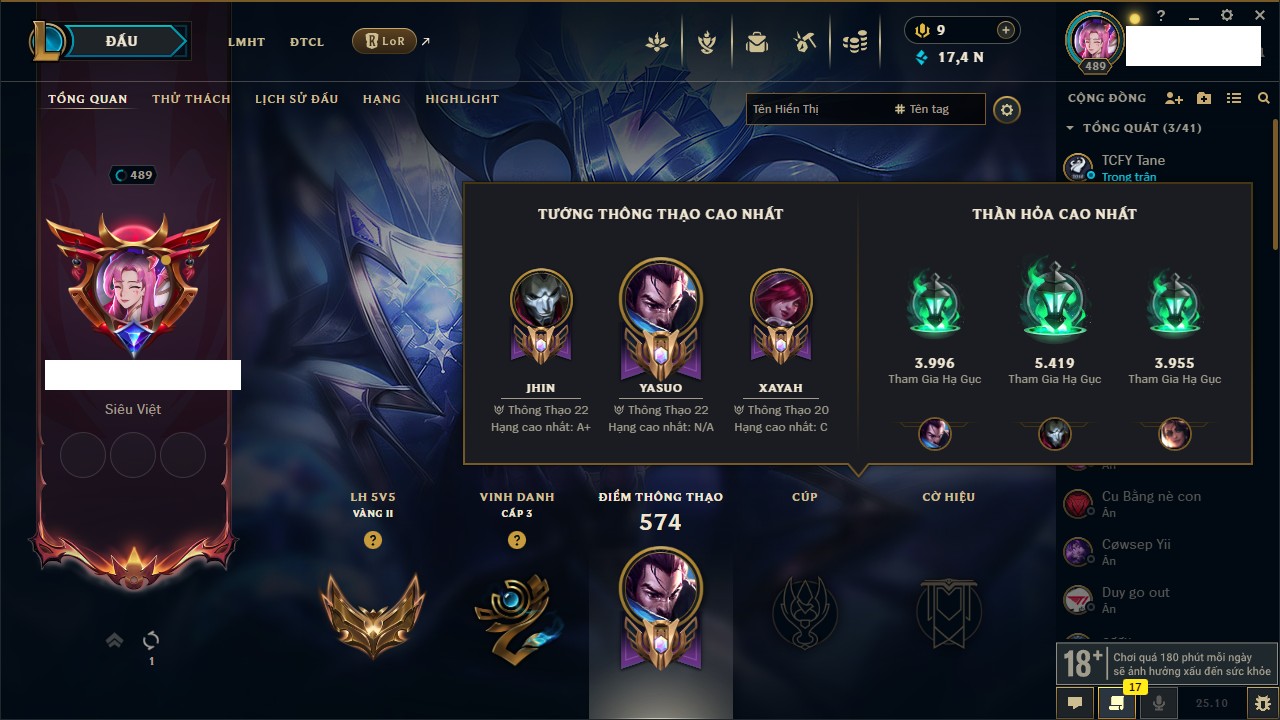This screenshot has width=1280, height=720.
Task: Search the friends list with magnifier icon
Action: (x=1264, y=98)
